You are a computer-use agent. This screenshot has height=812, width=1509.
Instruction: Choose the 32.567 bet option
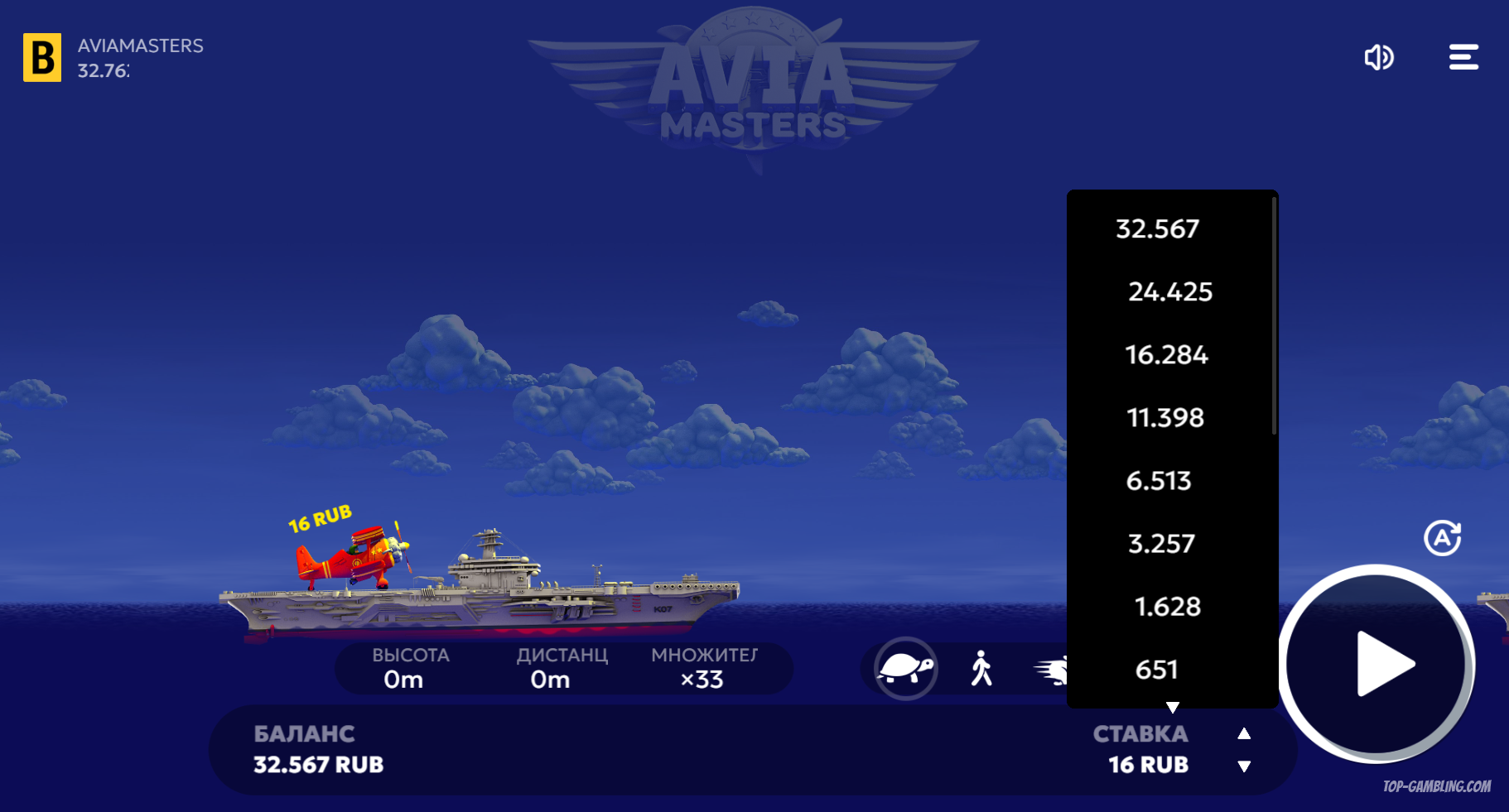point(1158,228)
